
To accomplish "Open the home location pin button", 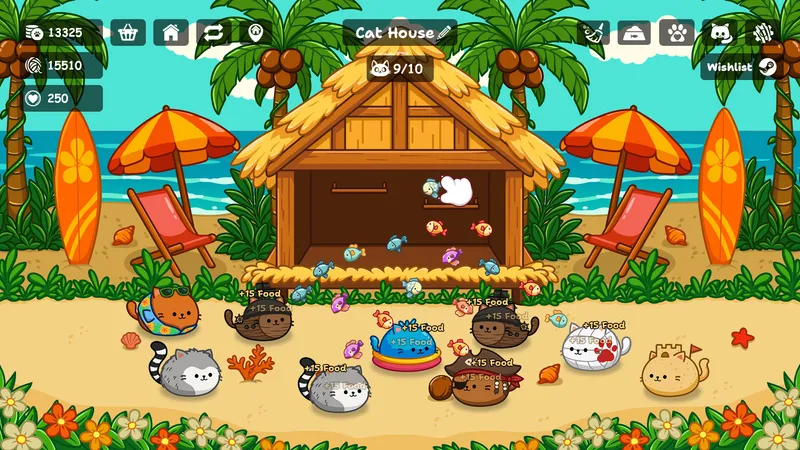I will pyautogui.click(x=255, y=33).
